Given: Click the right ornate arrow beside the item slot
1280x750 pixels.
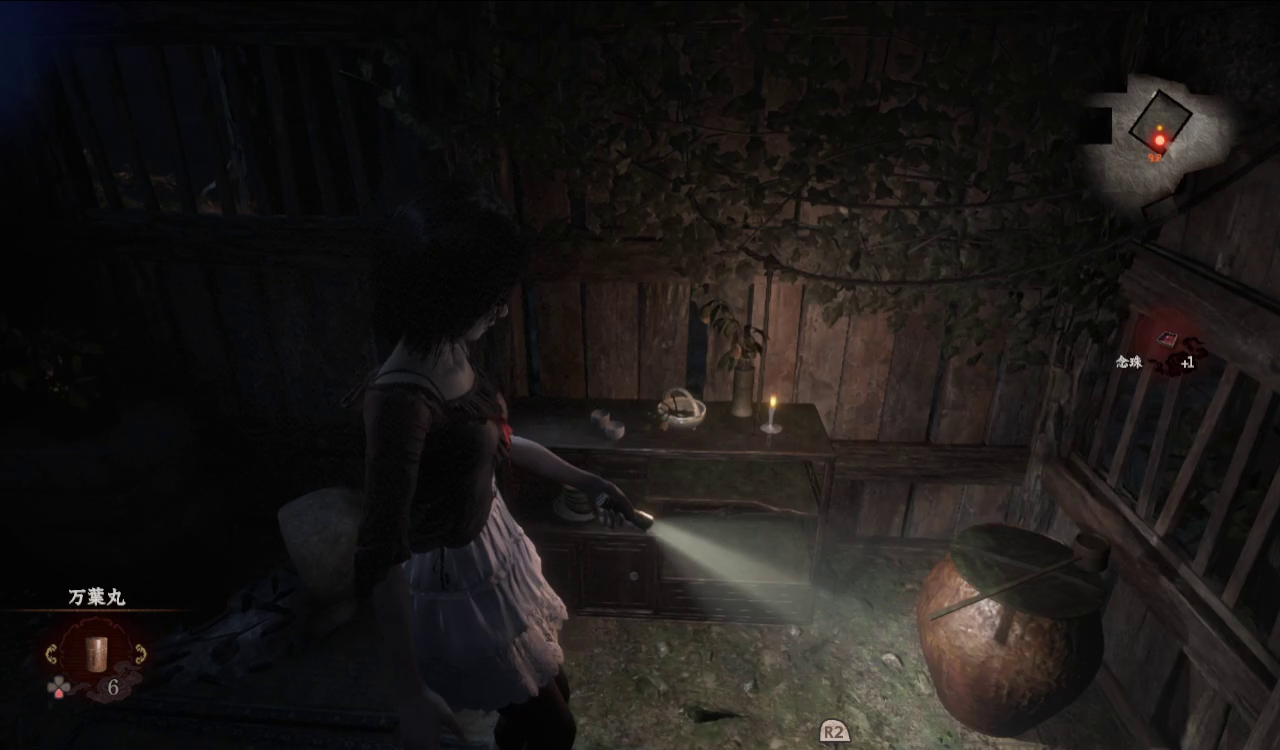Looking at the screenshot, I should (x=140, y=655).
